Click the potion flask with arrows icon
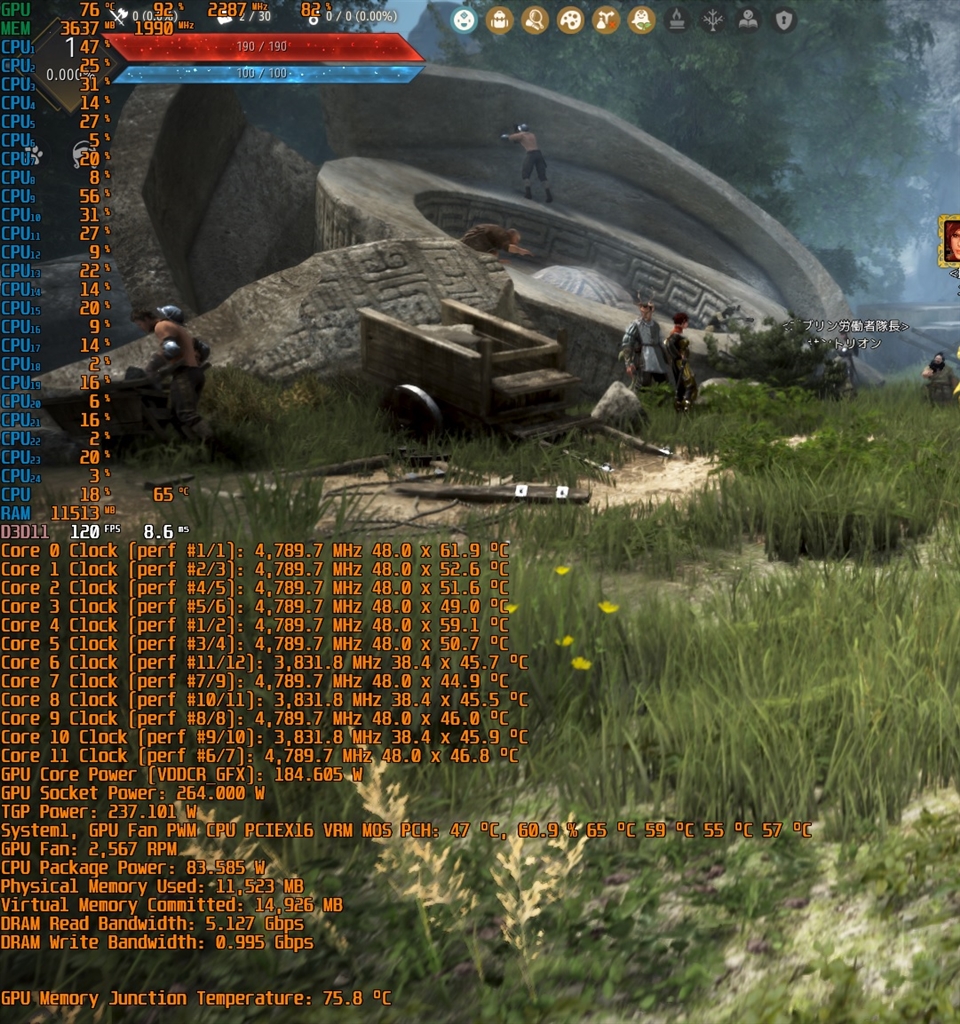The height and width of the screenshot is (1024, 960). (x=606, y=20)
